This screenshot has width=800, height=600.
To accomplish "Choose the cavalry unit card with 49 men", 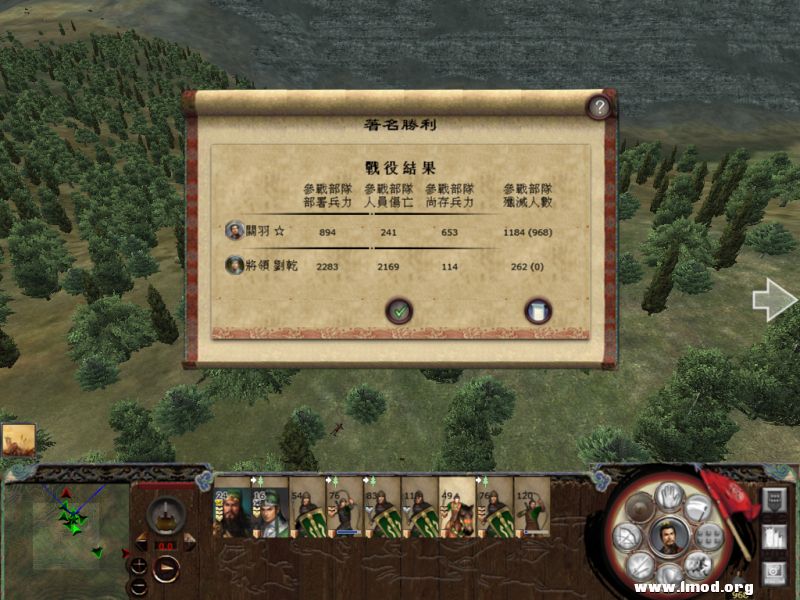I will coord(457,511).
